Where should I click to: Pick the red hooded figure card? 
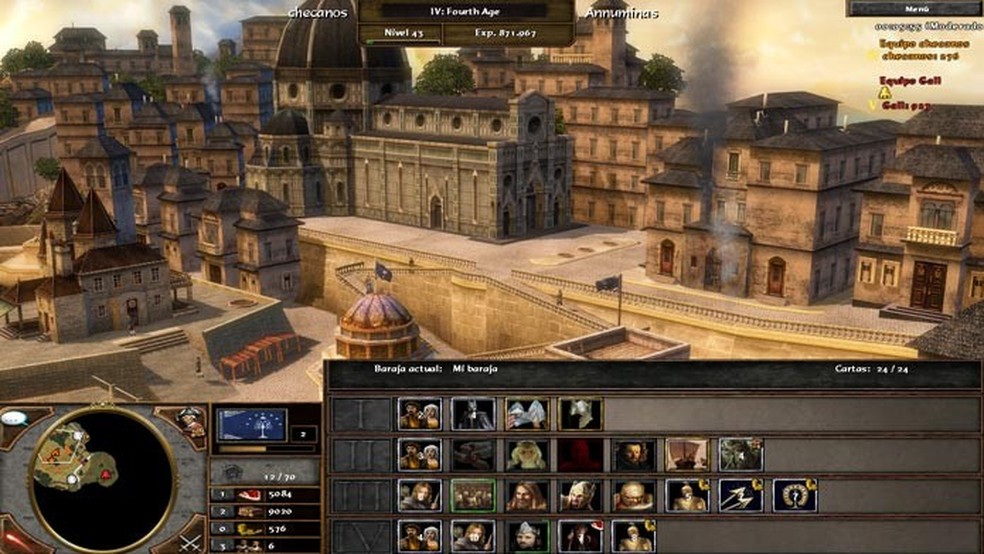pos(580,455)
